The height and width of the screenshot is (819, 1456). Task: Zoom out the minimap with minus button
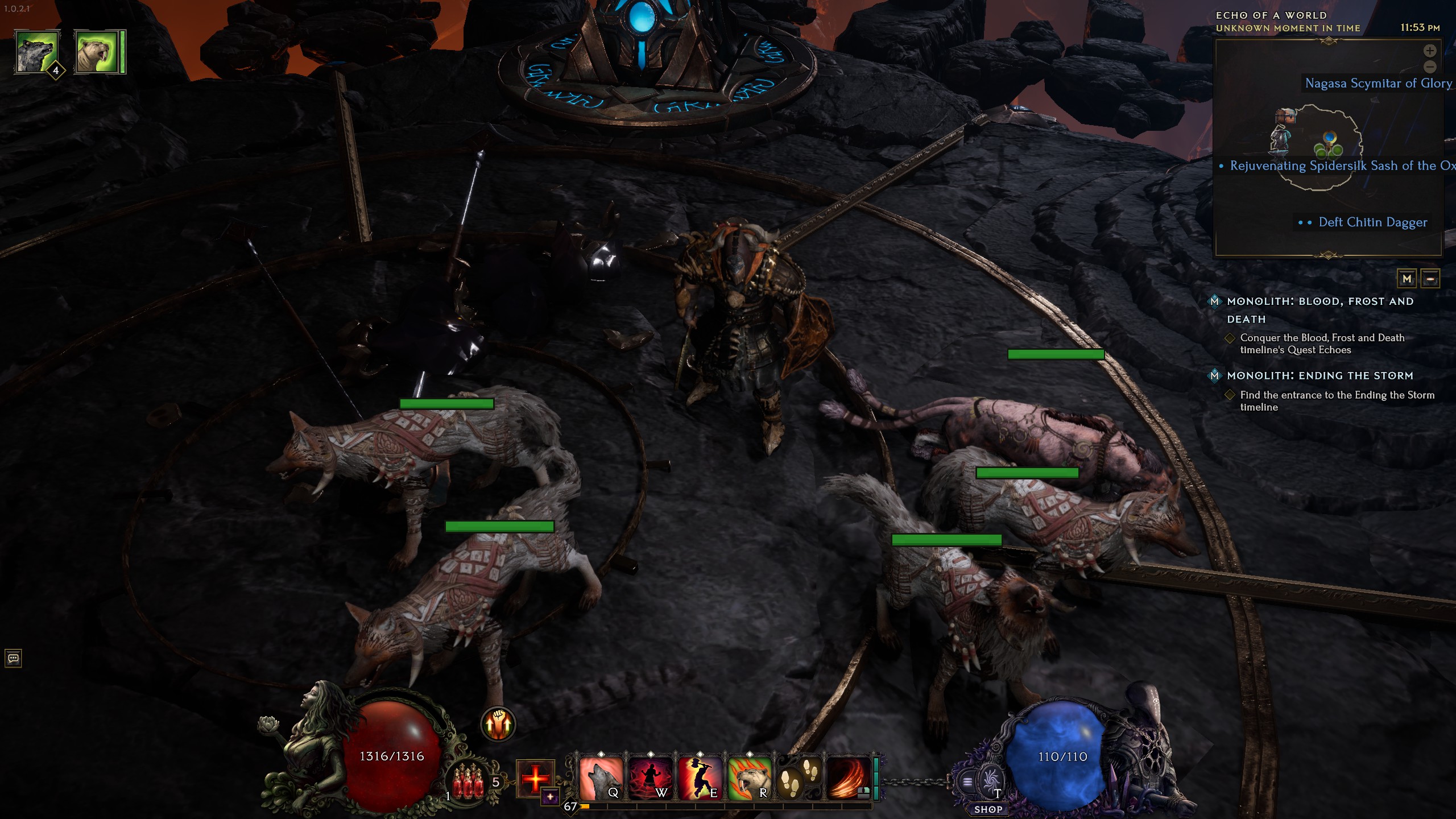click(x=1430, y=67)
